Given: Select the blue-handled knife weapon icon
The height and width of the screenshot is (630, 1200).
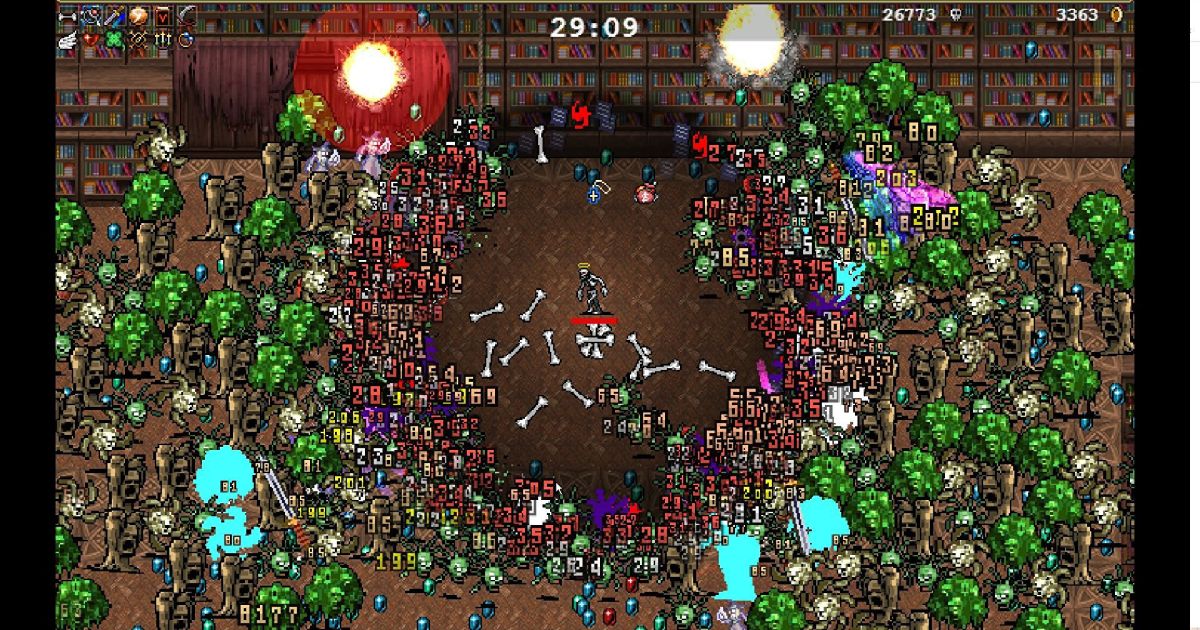Looking at the screenshot, I should 115,16.
